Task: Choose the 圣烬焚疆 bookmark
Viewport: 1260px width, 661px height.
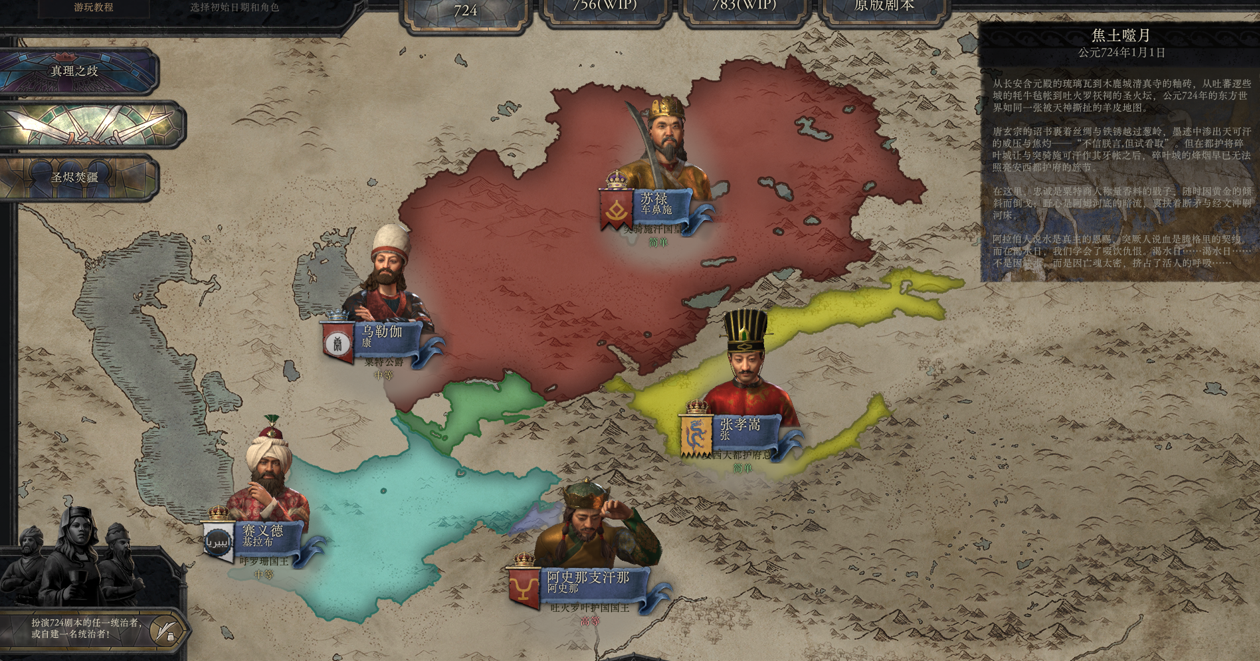Action: pos(78,177)
